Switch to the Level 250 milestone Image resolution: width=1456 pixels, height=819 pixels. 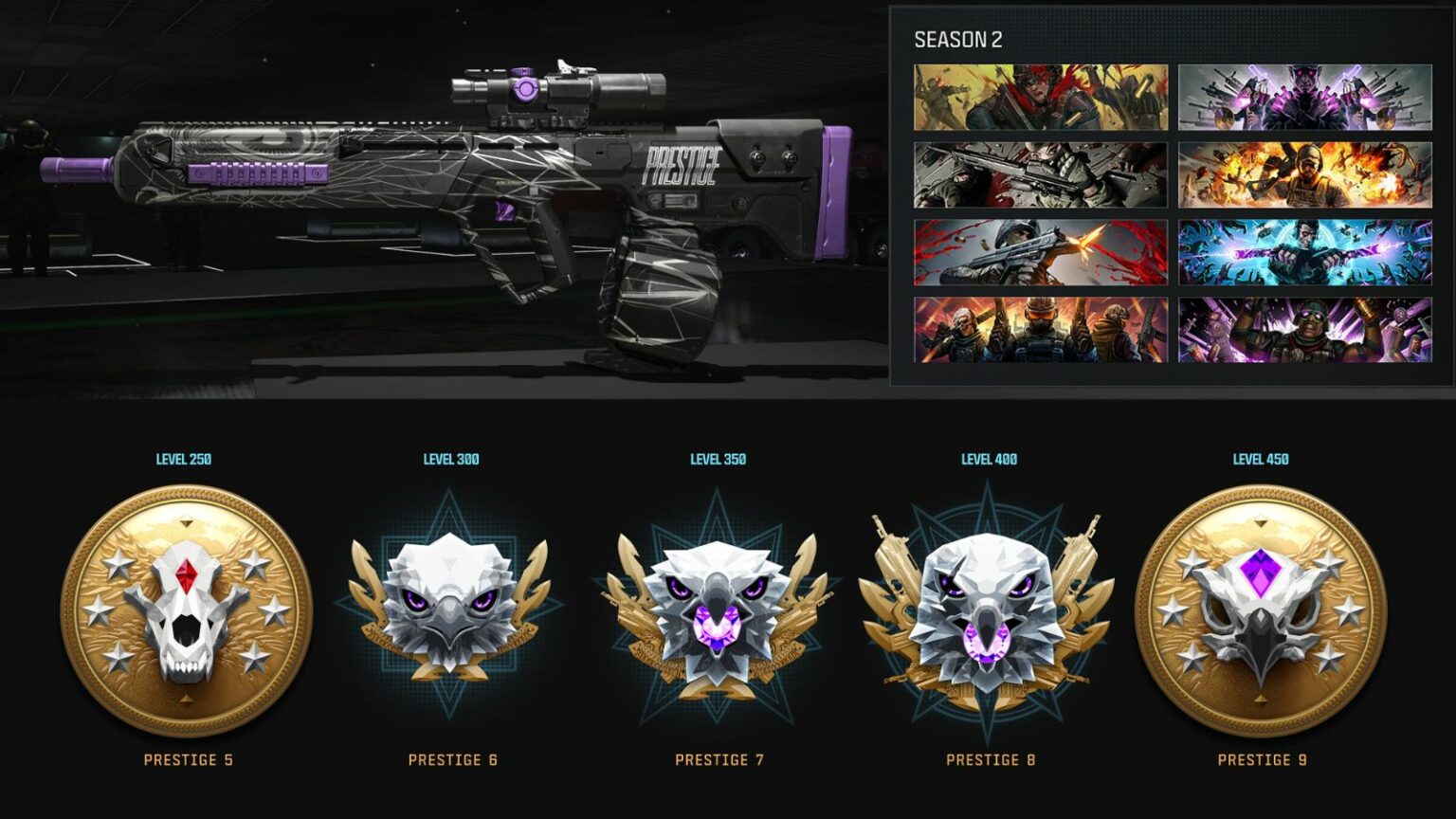click(186, 459)
